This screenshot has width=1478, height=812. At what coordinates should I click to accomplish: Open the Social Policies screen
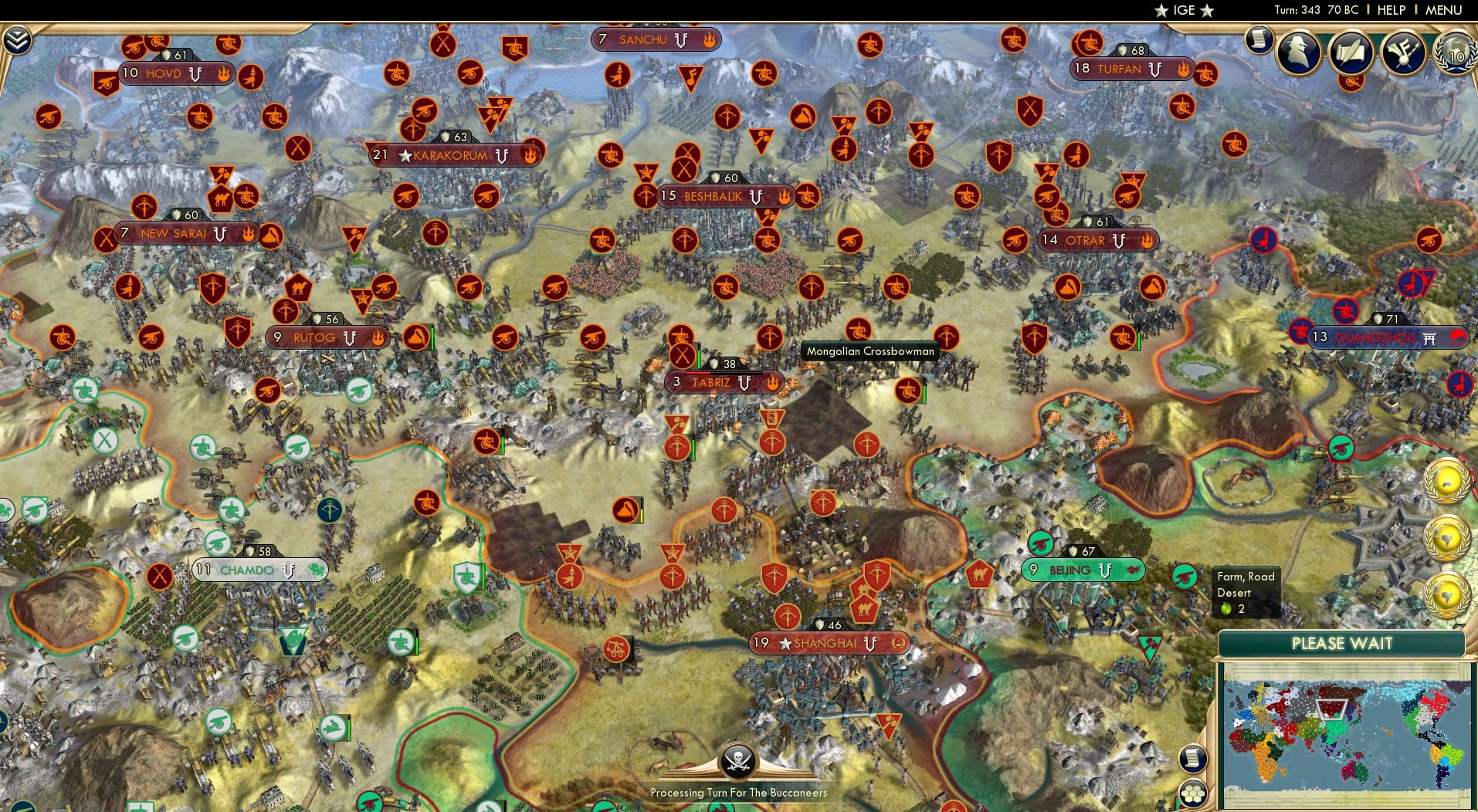1351,52
